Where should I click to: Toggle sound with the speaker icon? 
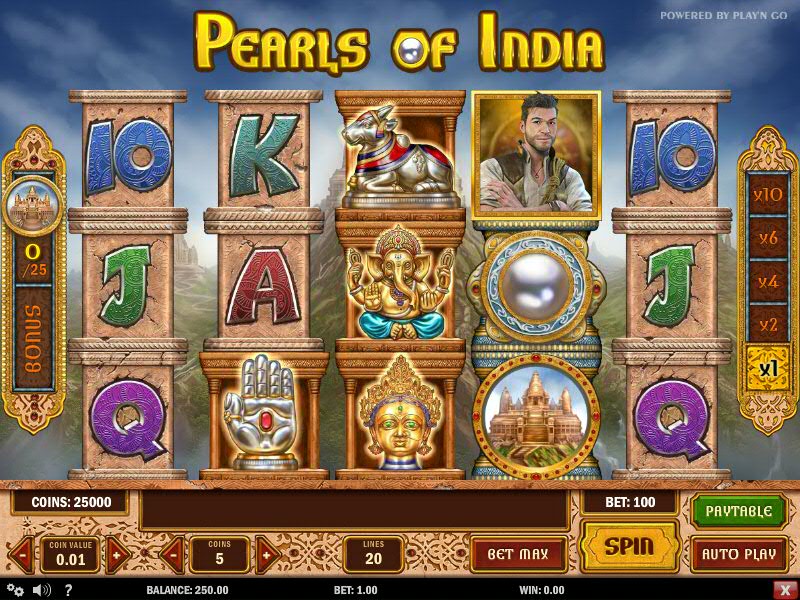[x=42, y=590]
